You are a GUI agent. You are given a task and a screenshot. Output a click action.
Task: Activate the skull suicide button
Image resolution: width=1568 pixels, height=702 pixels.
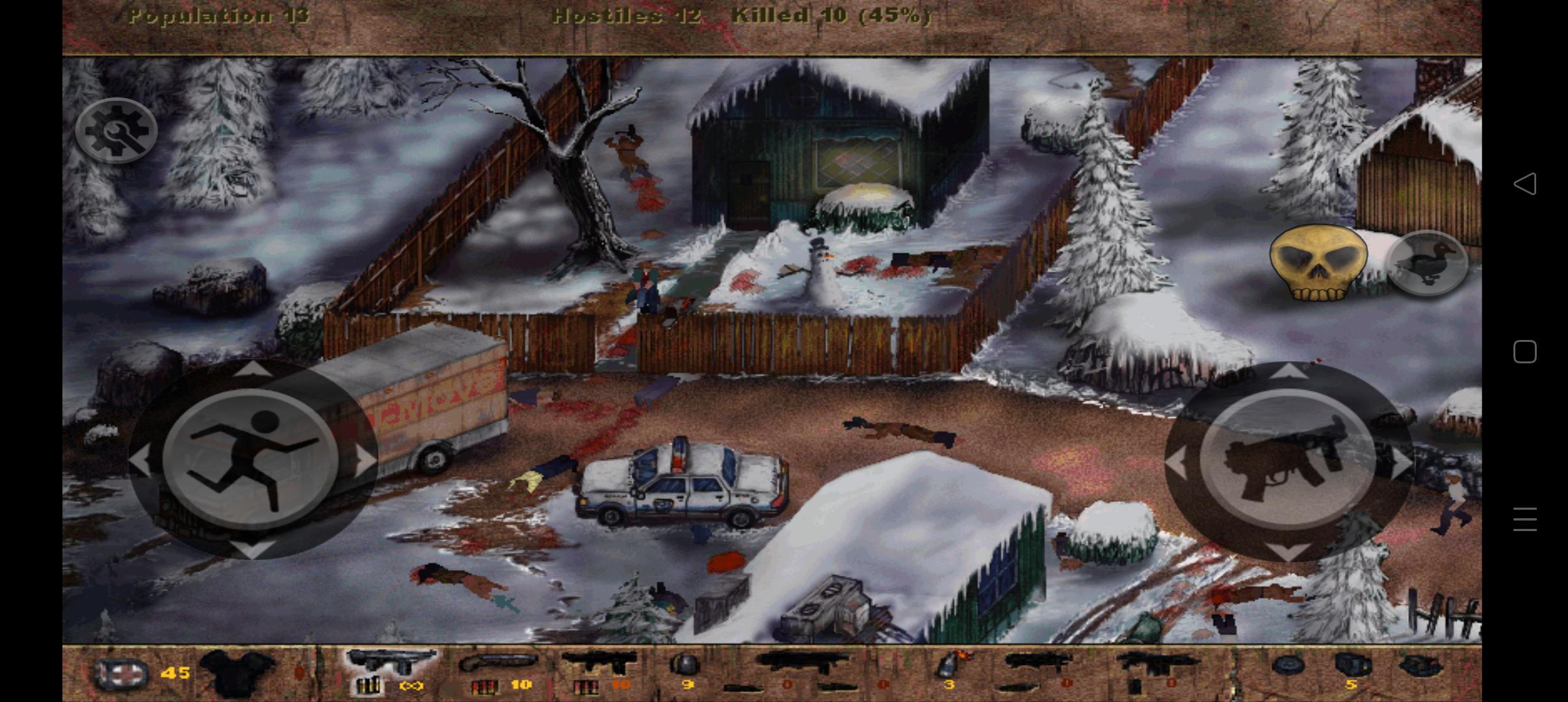pos(1321,263)
